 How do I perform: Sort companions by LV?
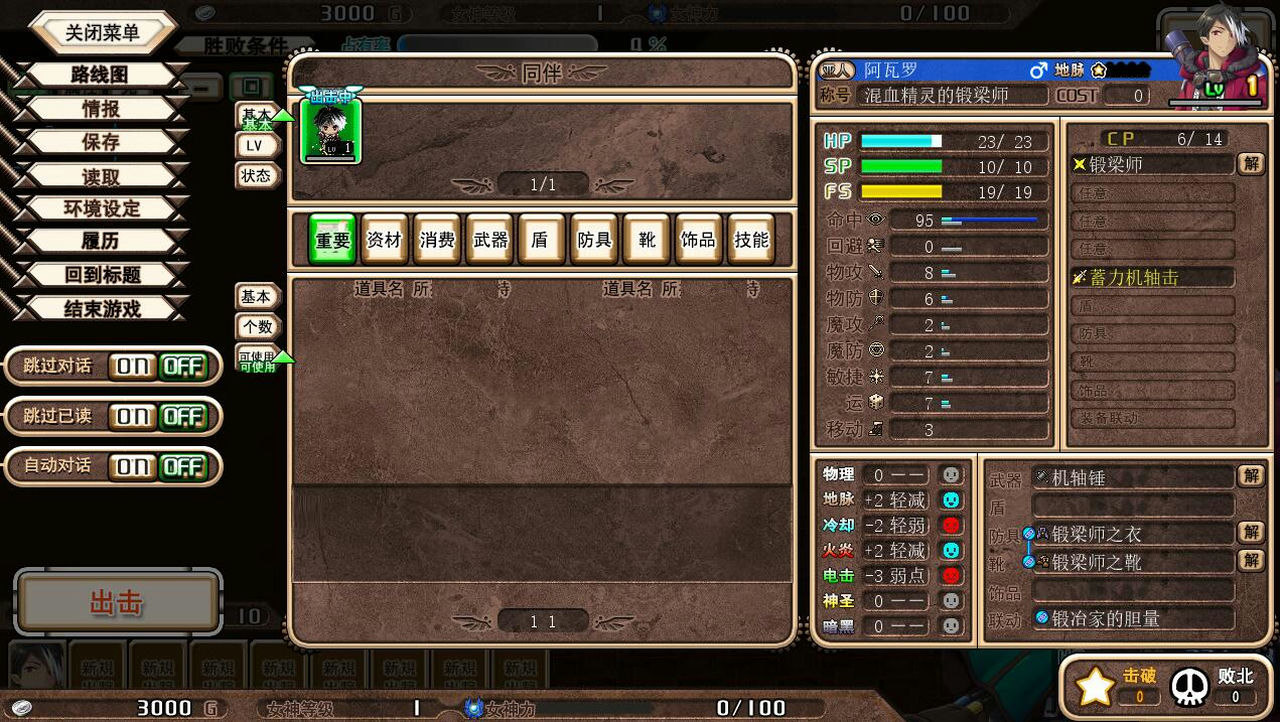point(255,146)
